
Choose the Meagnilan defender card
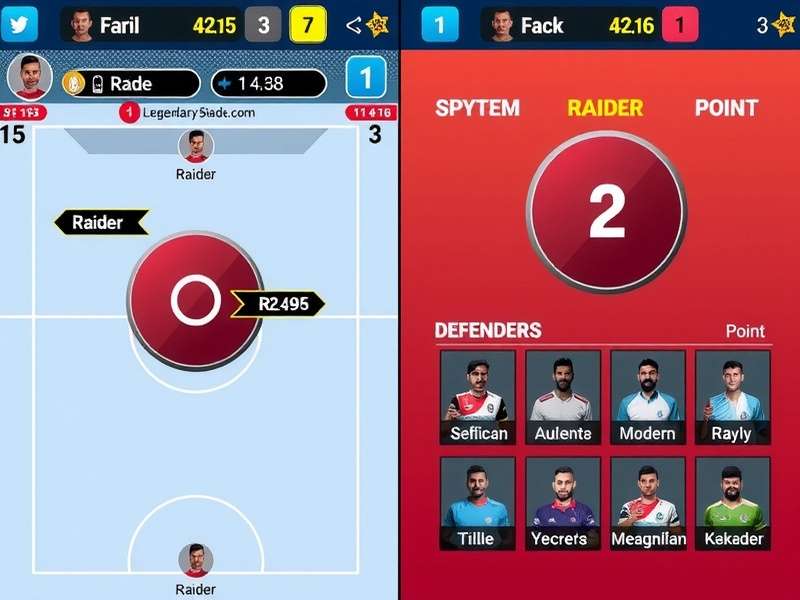click(x=648, y=503)
